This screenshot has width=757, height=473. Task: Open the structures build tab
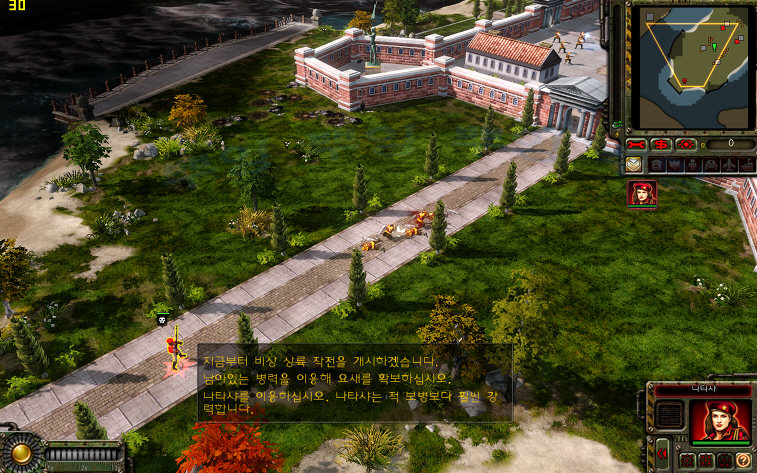pos(657,164)
